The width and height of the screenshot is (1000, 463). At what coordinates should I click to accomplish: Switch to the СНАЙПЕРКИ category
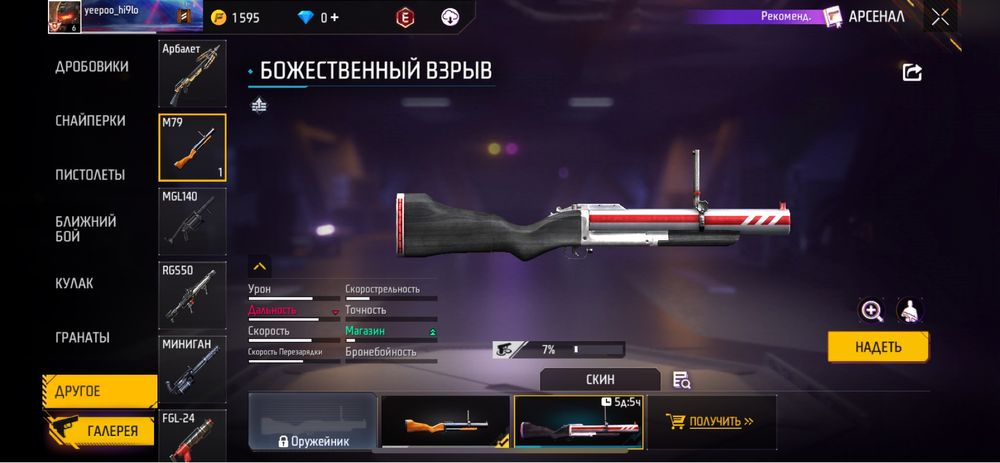[x=90, y=121]
